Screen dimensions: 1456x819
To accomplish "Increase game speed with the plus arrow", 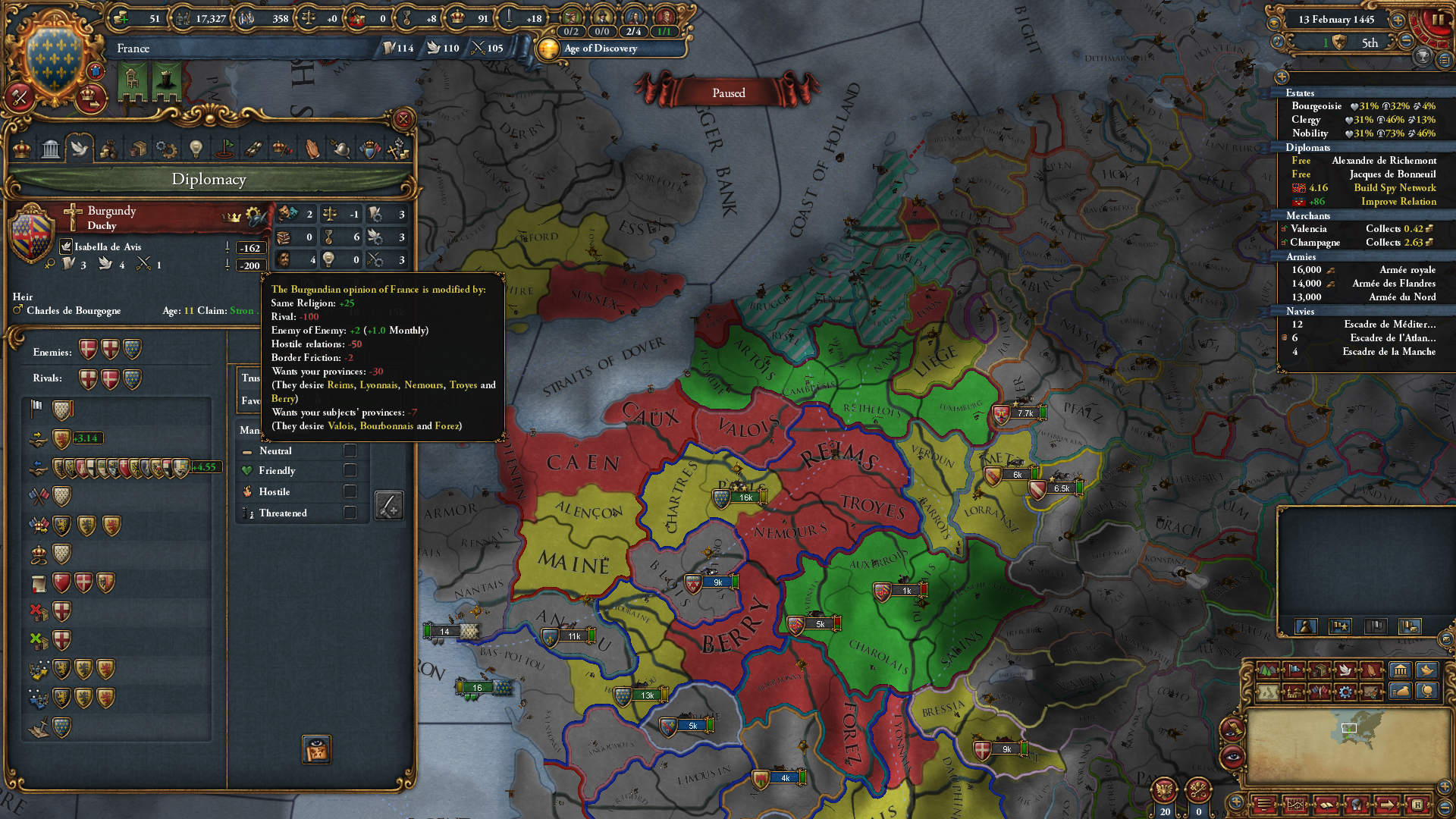I will pyautogui.click(x=1398, y=20).
